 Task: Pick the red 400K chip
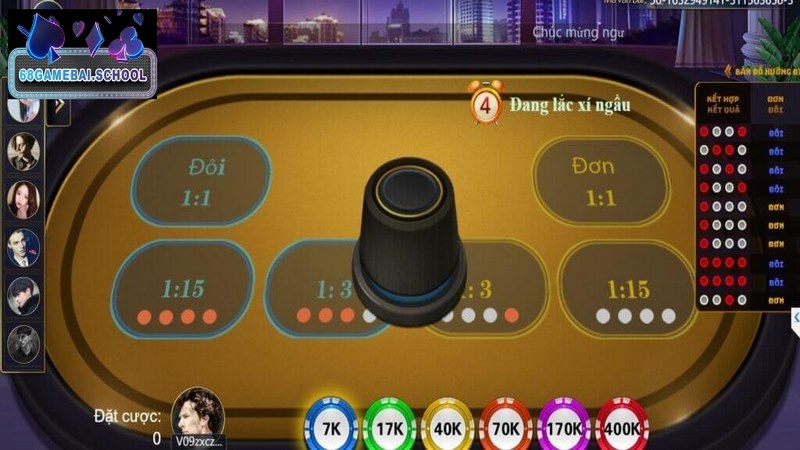pyautogui.click(x=623, y=426)
